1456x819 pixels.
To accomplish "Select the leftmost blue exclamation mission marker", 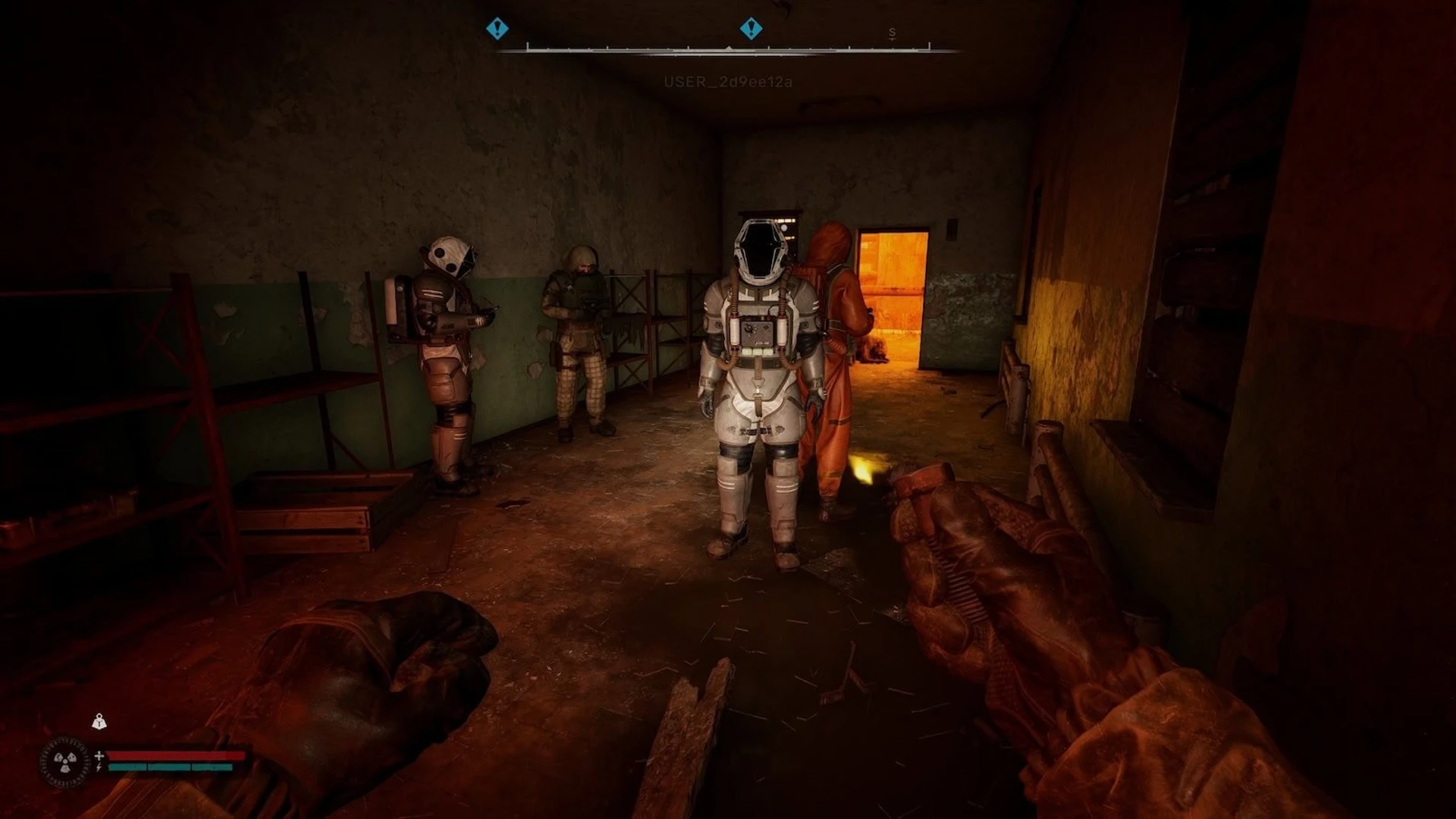I will pos(497,29).
